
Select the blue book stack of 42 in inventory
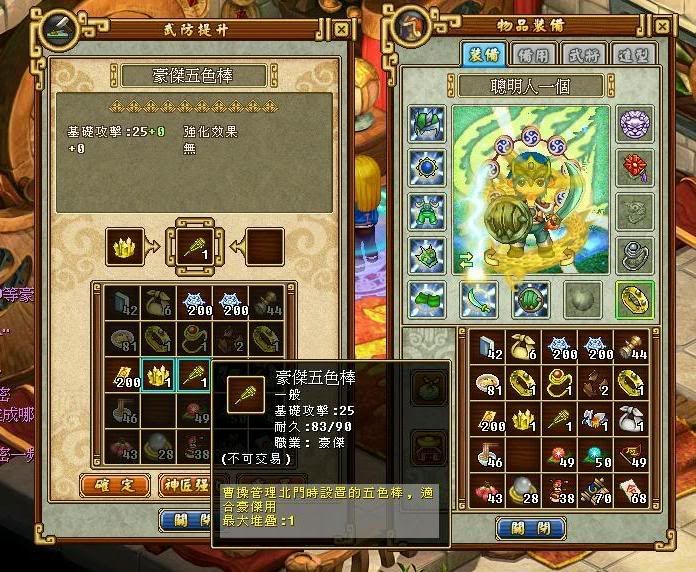(x=491, y=347)
